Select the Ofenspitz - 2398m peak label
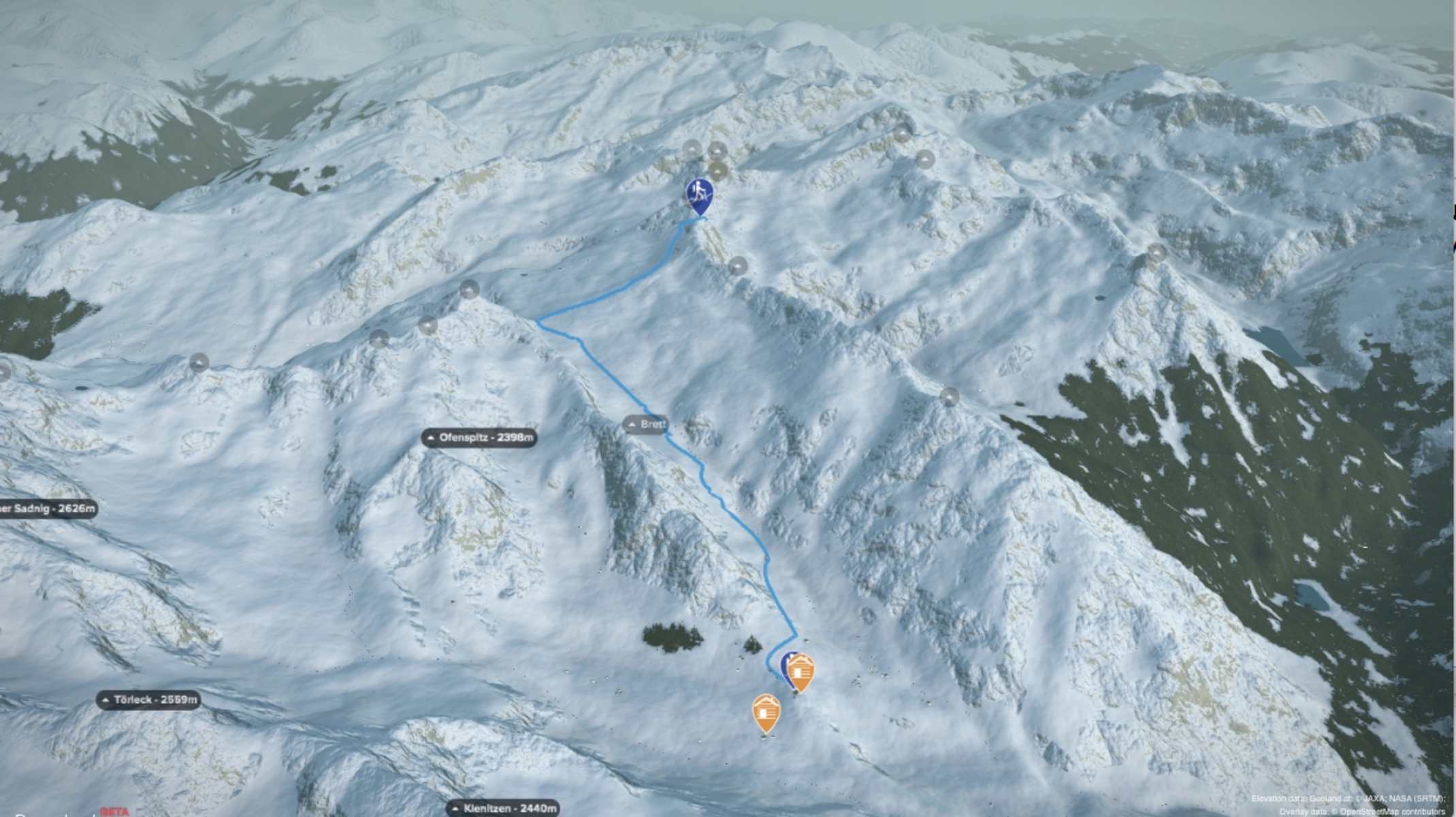Image resolution: width=1456 pixels, height=817 pixels. pyautogui.click(x=479, y=438)
